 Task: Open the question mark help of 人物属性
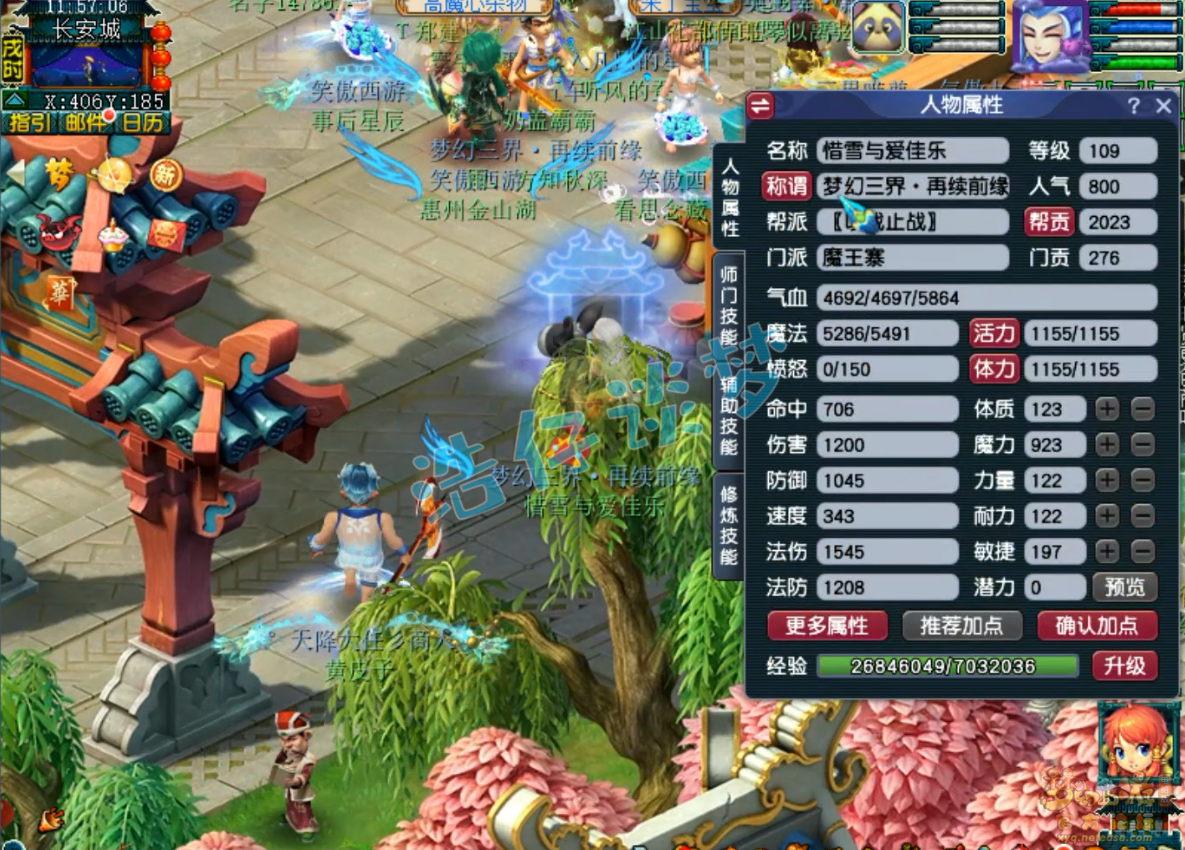pyautogui.click(x=1133, y=106)
